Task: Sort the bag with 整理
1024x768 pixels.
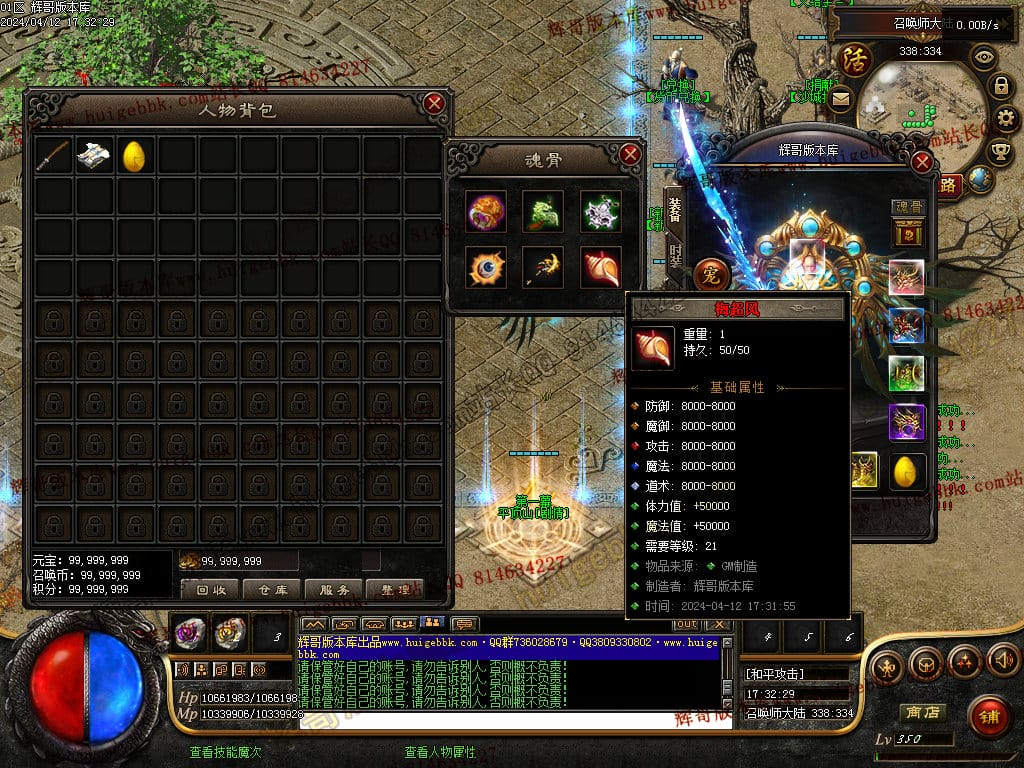Action: point(395,589)
